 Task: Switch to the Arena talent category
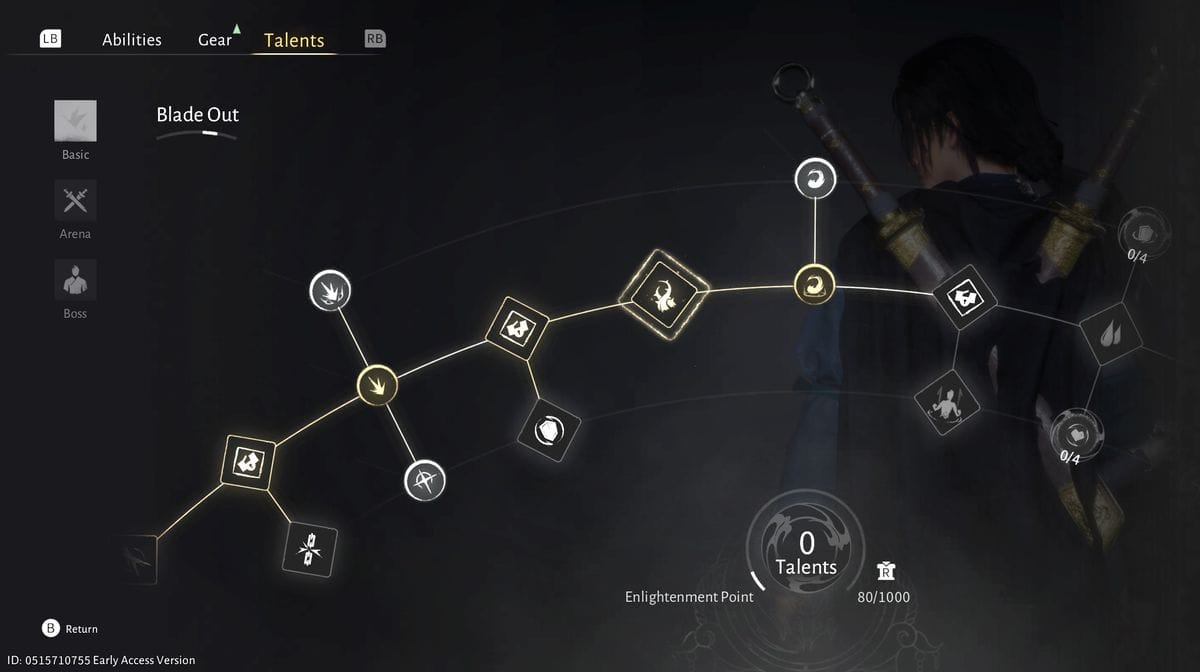(75, 201)
